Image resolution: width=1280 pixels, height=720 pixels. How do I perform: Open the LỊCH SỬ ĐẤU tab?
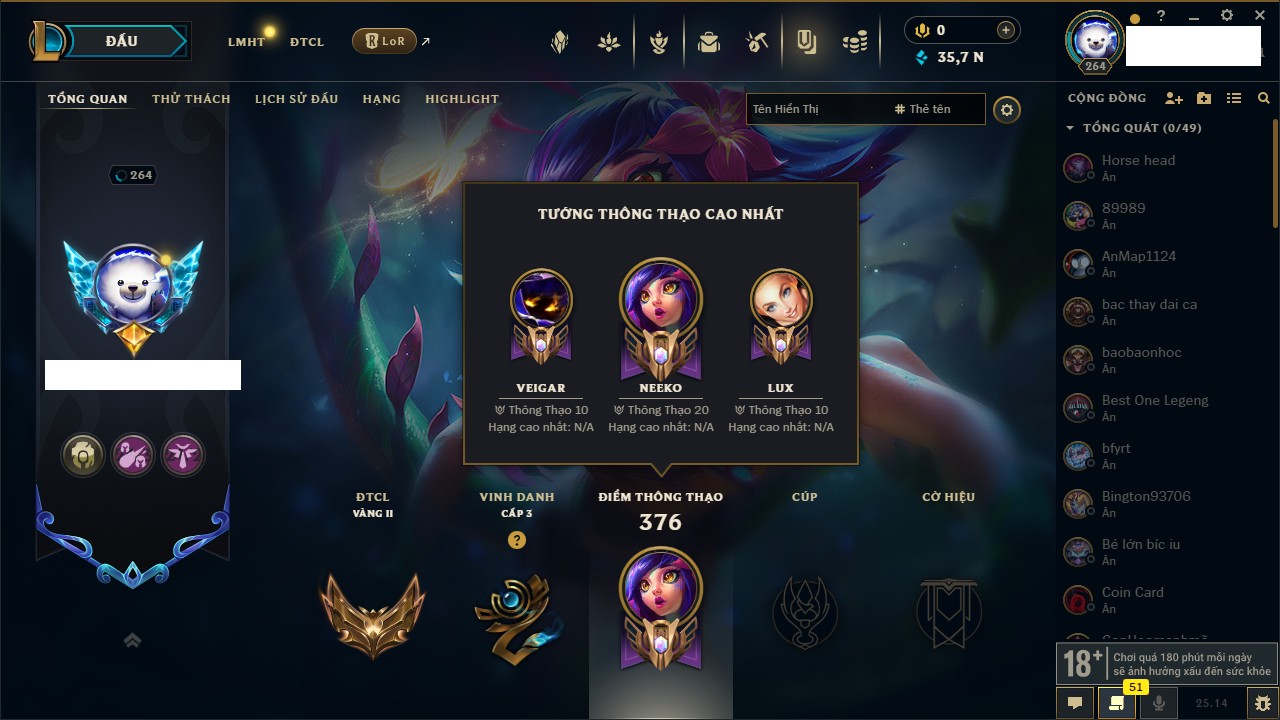[296, 99]
